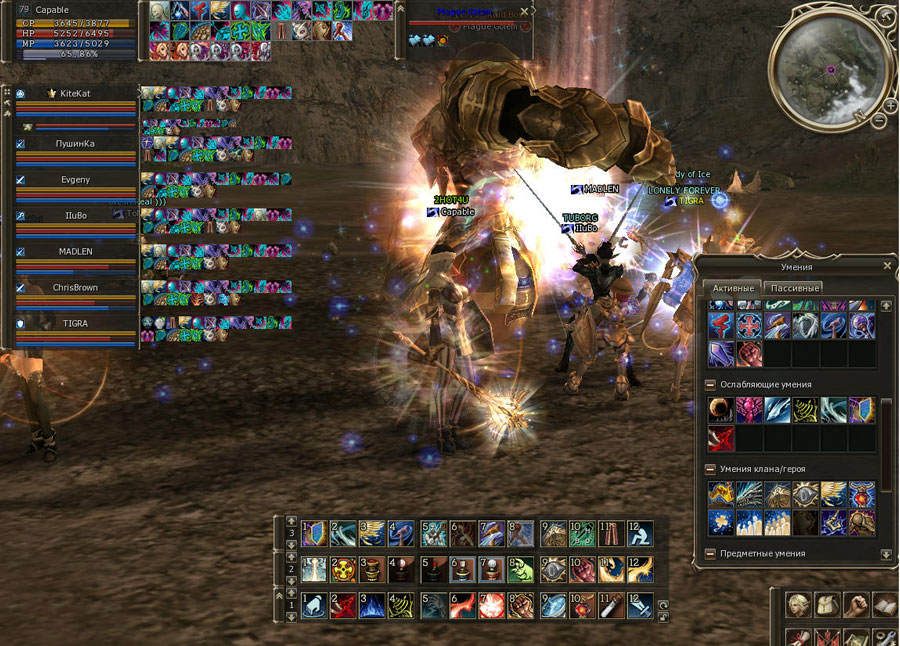Switch to the Пассивные tab
The height and width of the screenshot is (646, 900).
[x=792, y=288]
